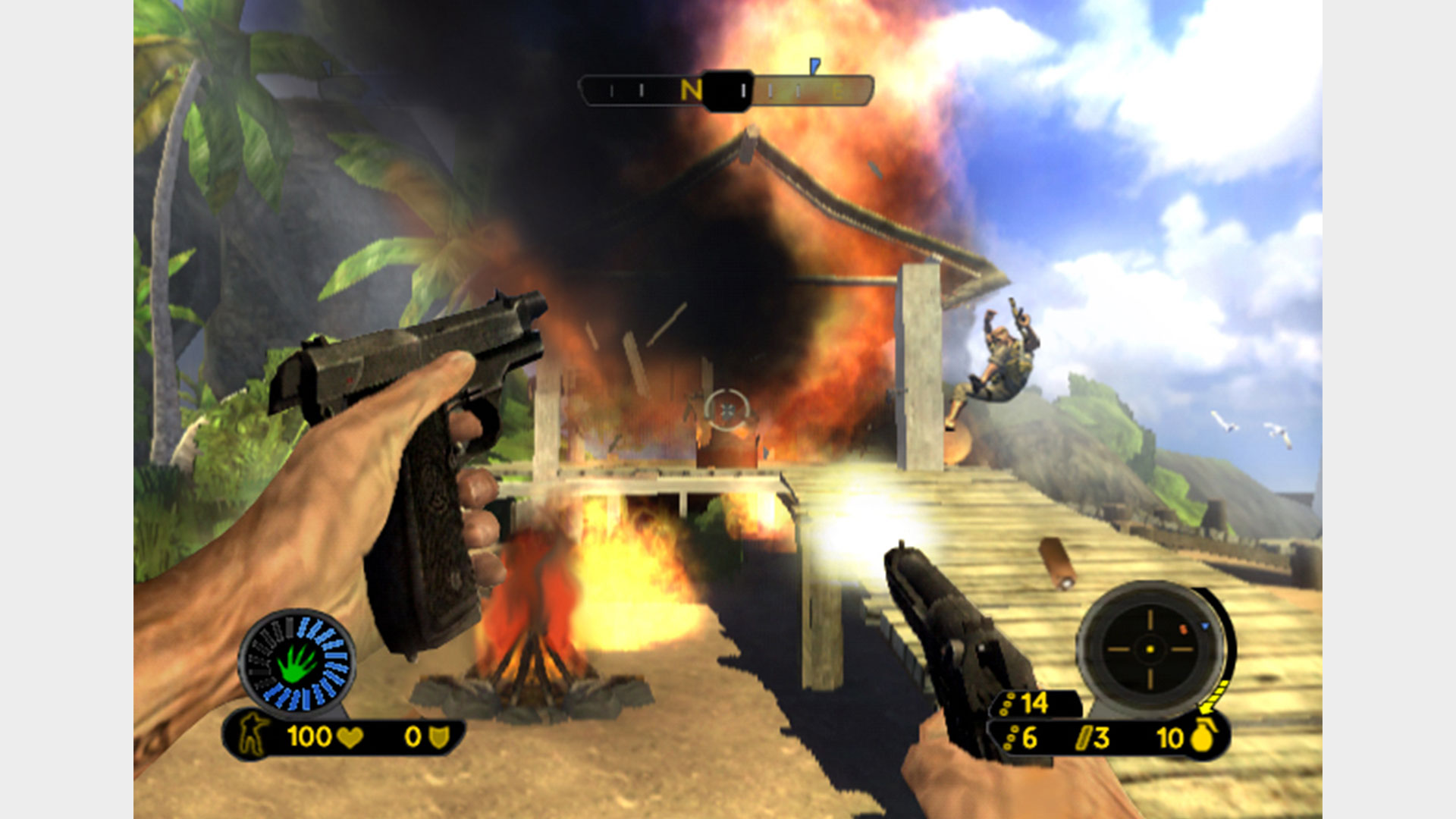Image resolution: width=1456 pixels, height=819 pixels.
Task: Click the blue triangle marker on the radar
Action: (1204, 626)
